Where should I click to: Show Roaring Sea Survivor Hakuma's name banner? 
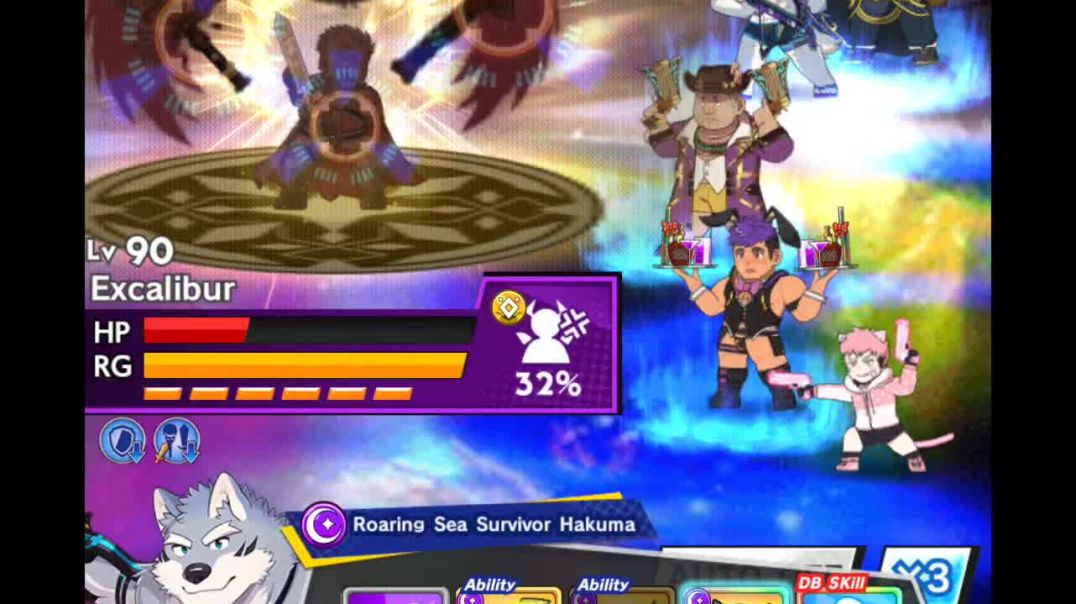[480, 524]
